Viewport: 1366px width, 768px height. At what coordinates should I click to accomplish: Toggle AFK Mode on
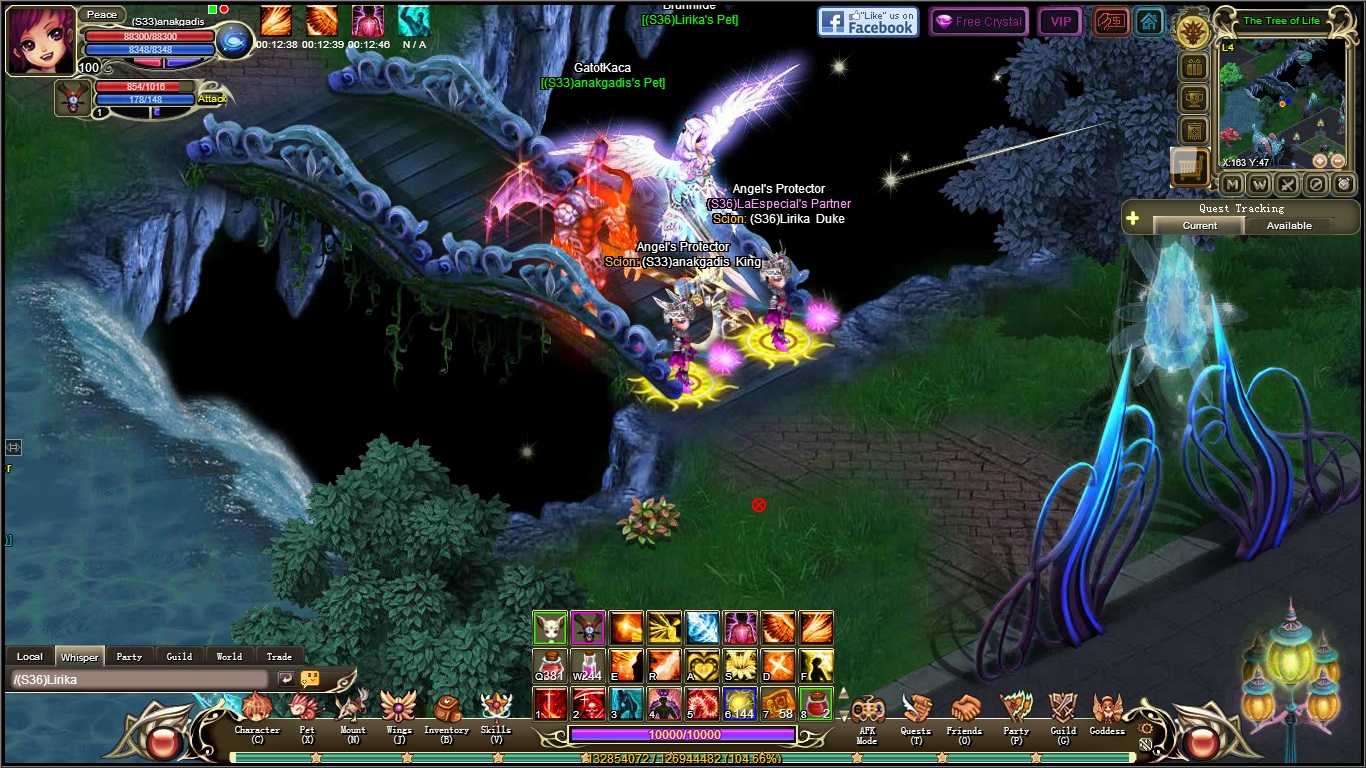(866, 714)
